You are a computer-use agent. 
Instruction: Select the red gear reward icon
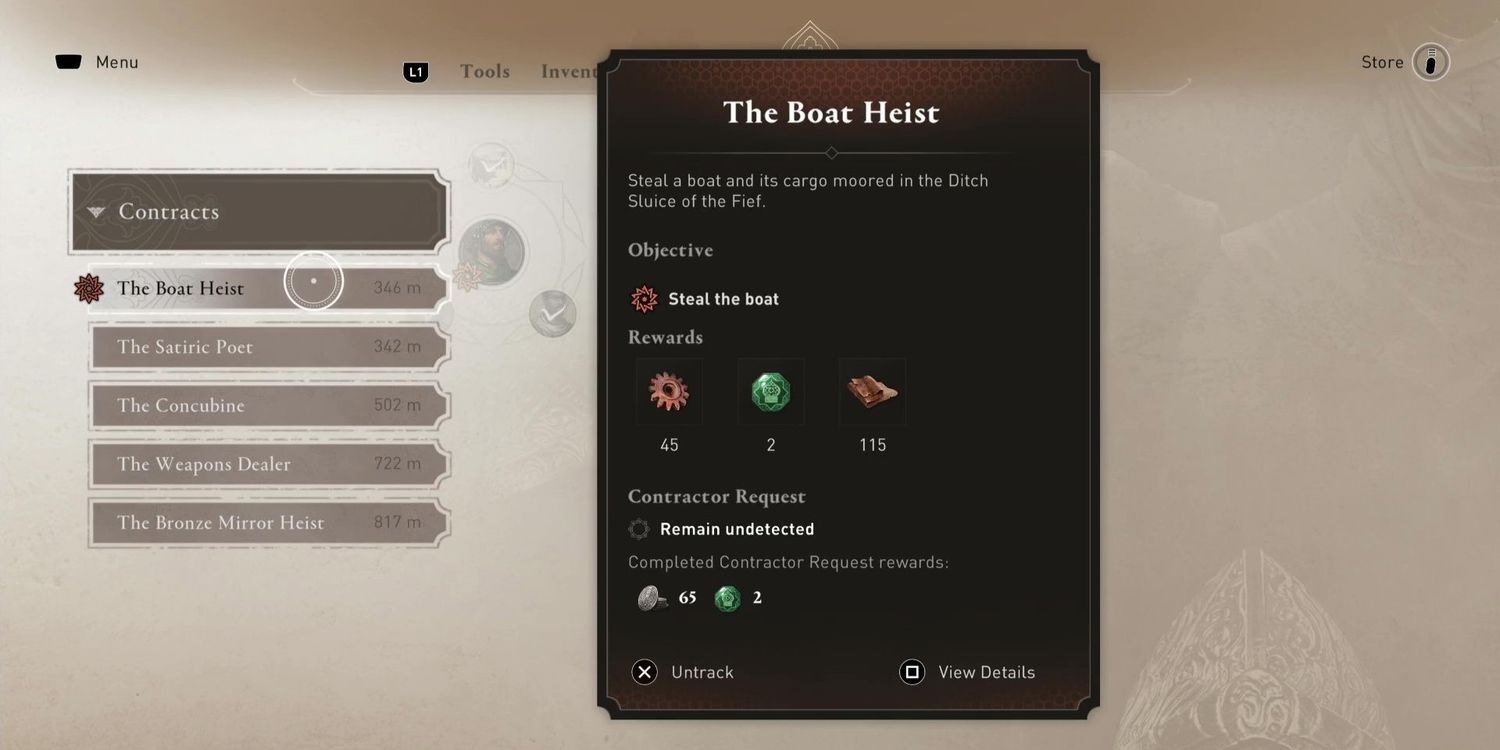click(669, 392)
